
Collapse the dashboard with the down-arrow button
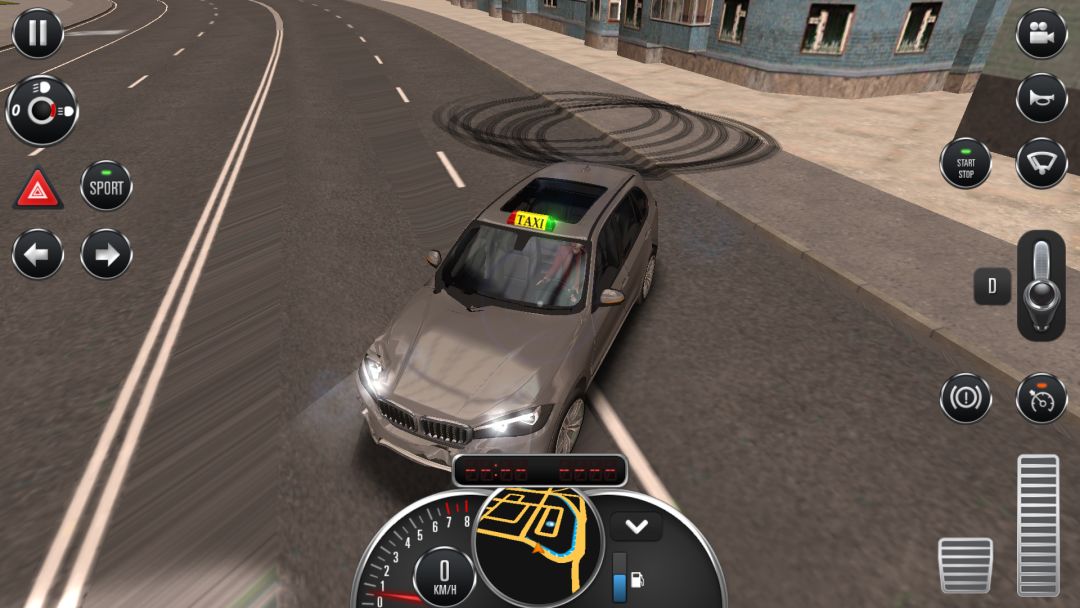636,526
